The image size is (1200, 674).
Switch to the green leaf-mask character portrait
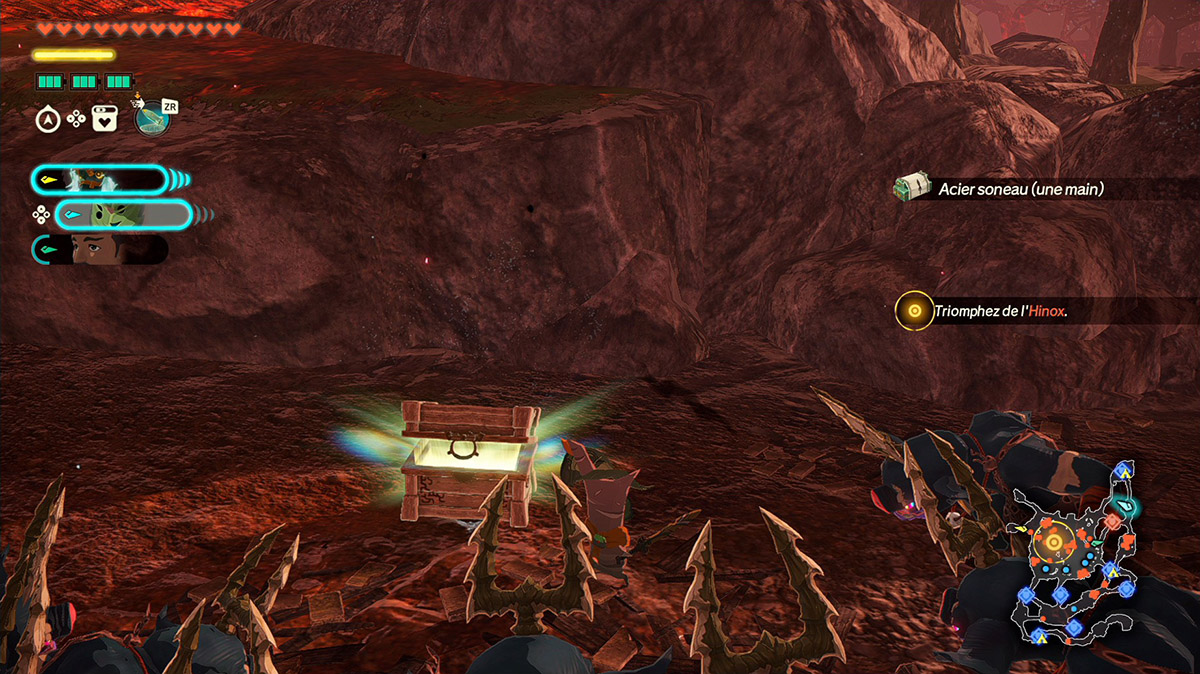(122, 214)
